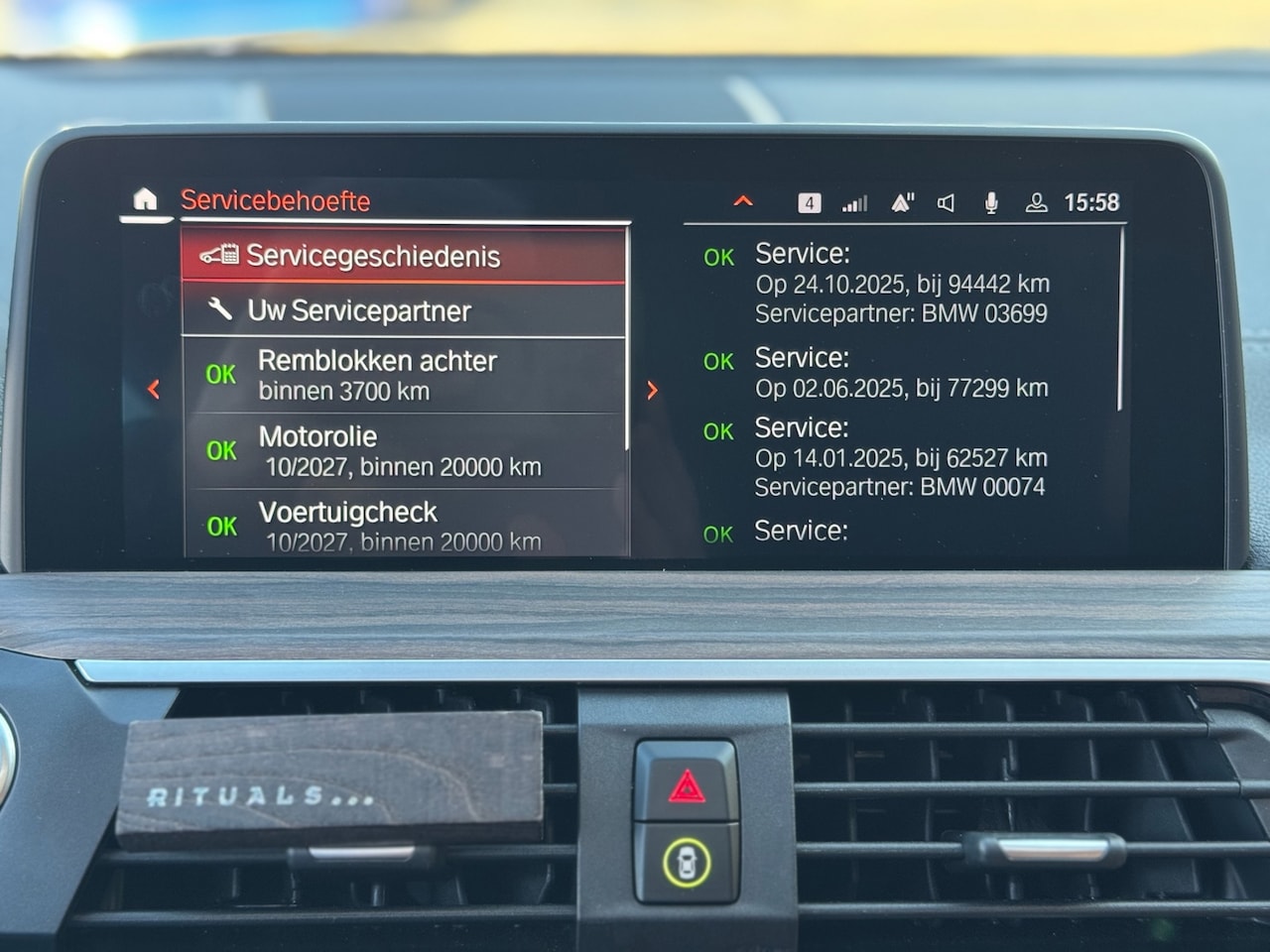This screenshot has width=1270, height=952.
Task: Open Servicegeschiedenis menu entry
Action: pyautogui.click(x=403, y=256)
